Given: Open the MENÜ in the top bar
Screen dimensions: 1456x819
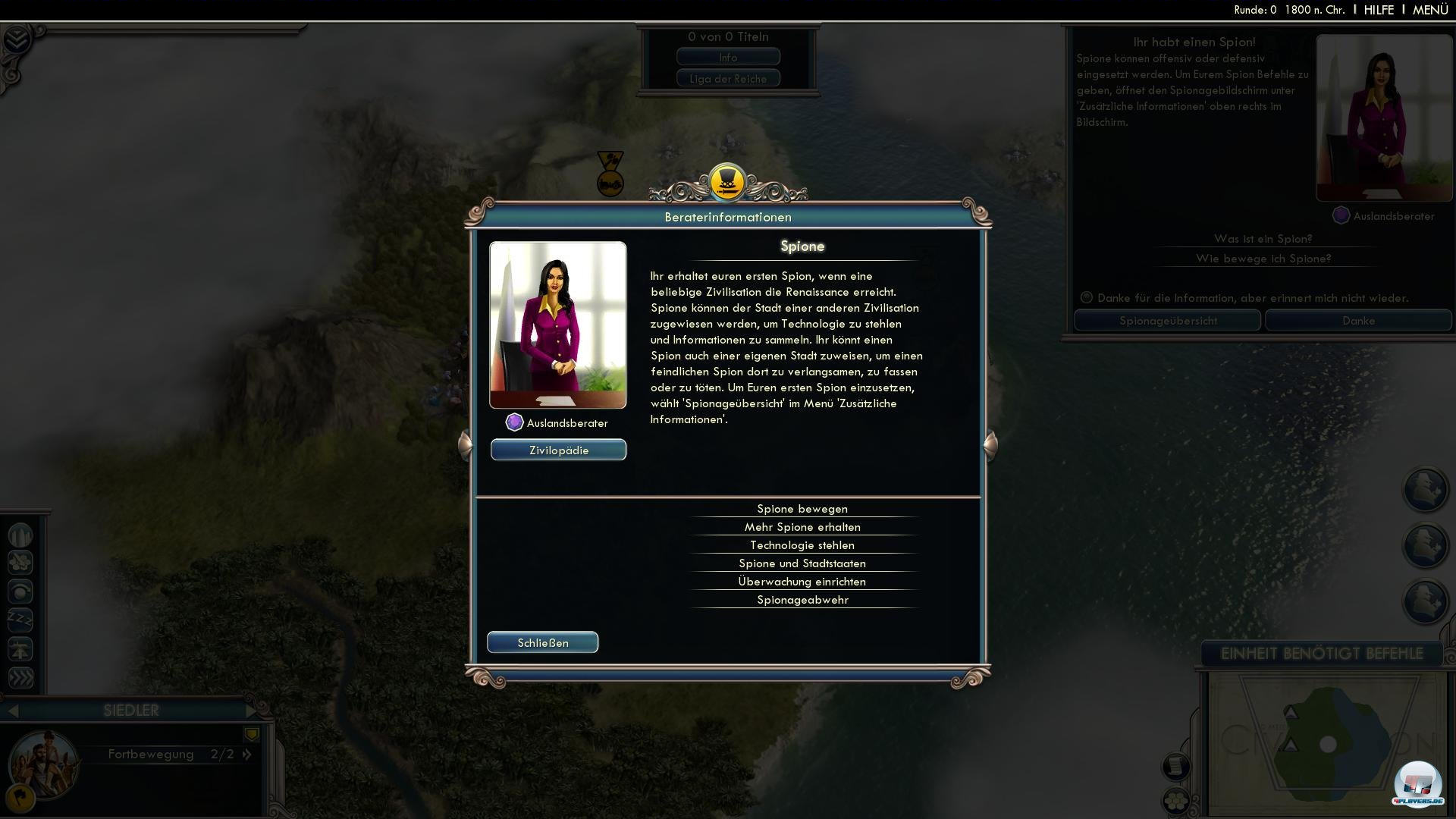Looking at the screenshot, I should (x=1430, y=10).
